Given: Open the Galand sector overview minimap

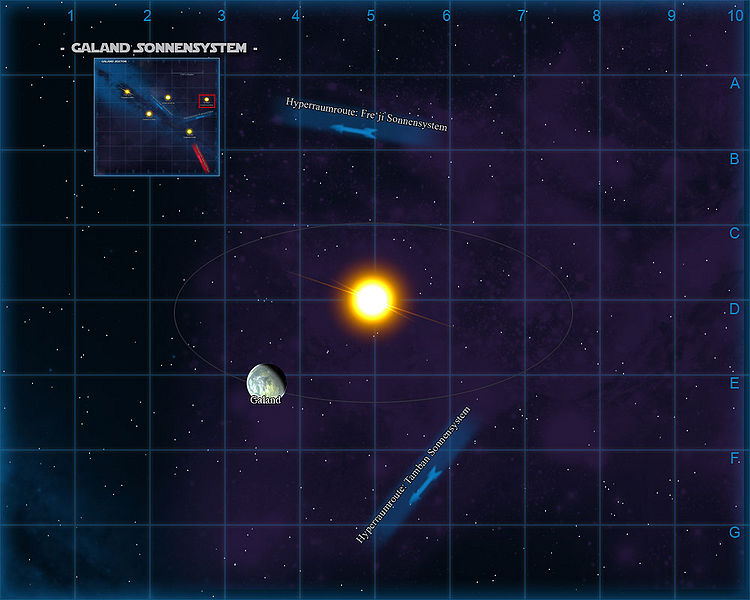Looking at the screenshot, I should tap(157, 116).
